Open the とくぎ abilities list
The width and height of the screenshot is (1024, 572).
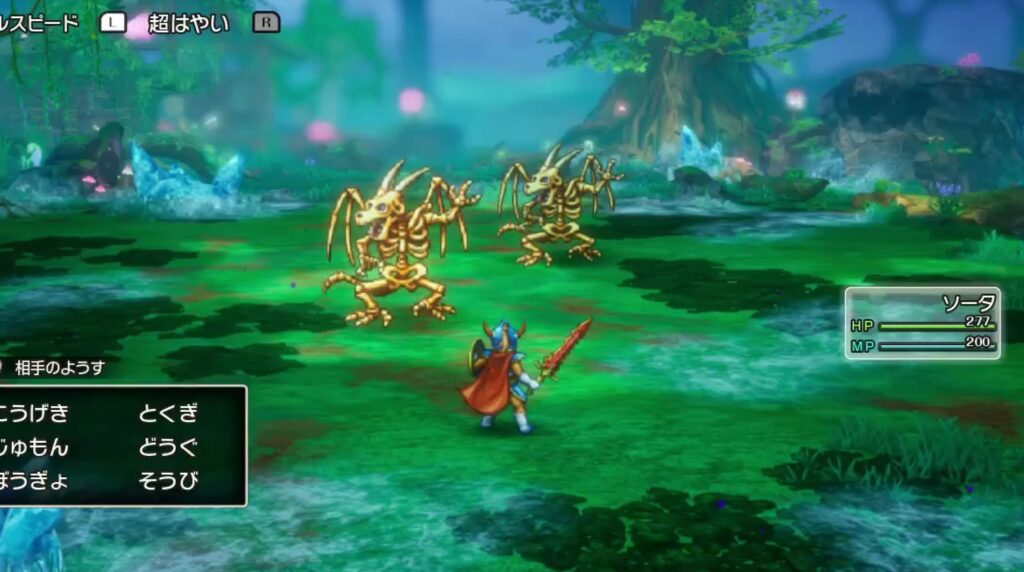(x=169, y=414)
